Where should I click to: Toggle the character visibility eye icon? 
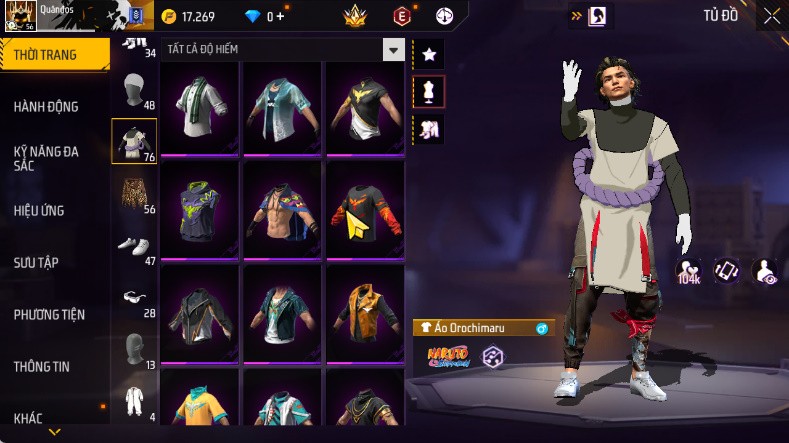point(765,270)
